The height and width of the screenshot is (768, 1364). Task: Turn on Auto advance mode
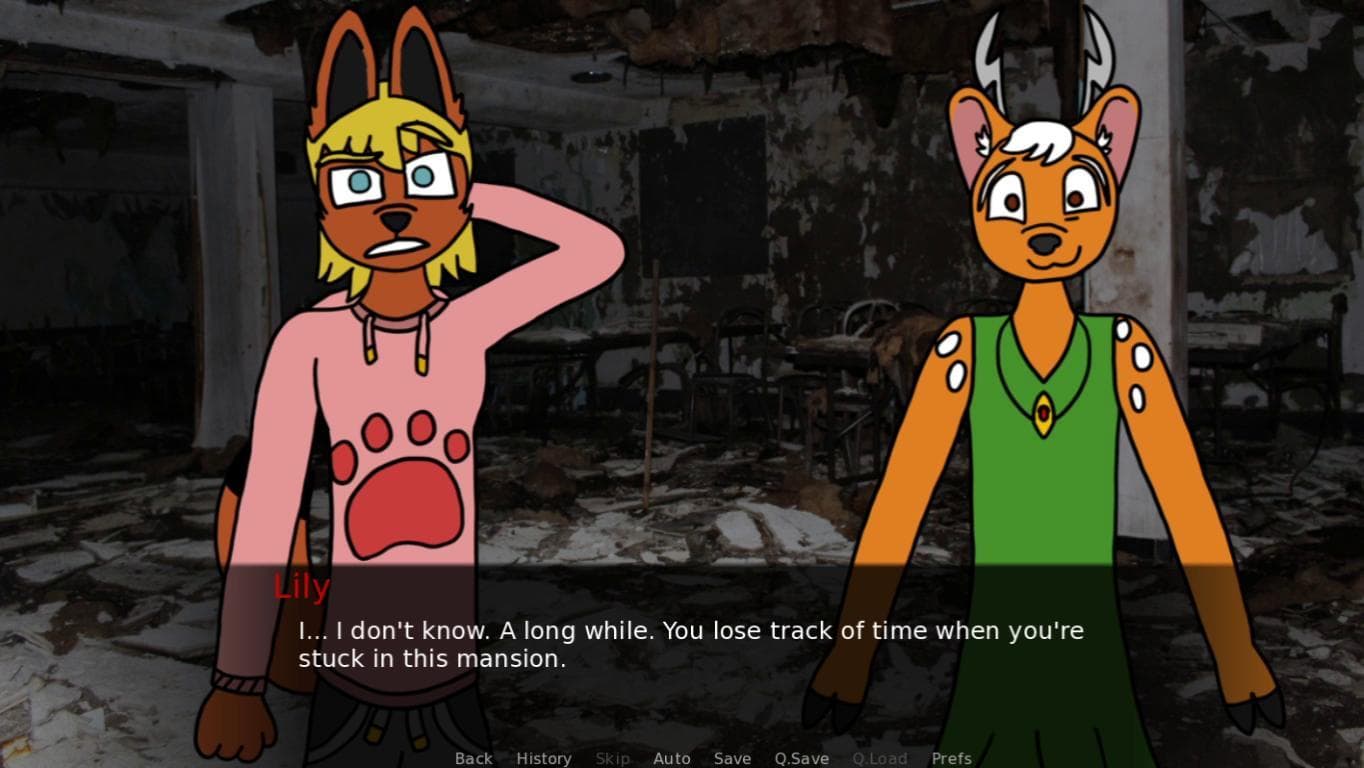672,758
